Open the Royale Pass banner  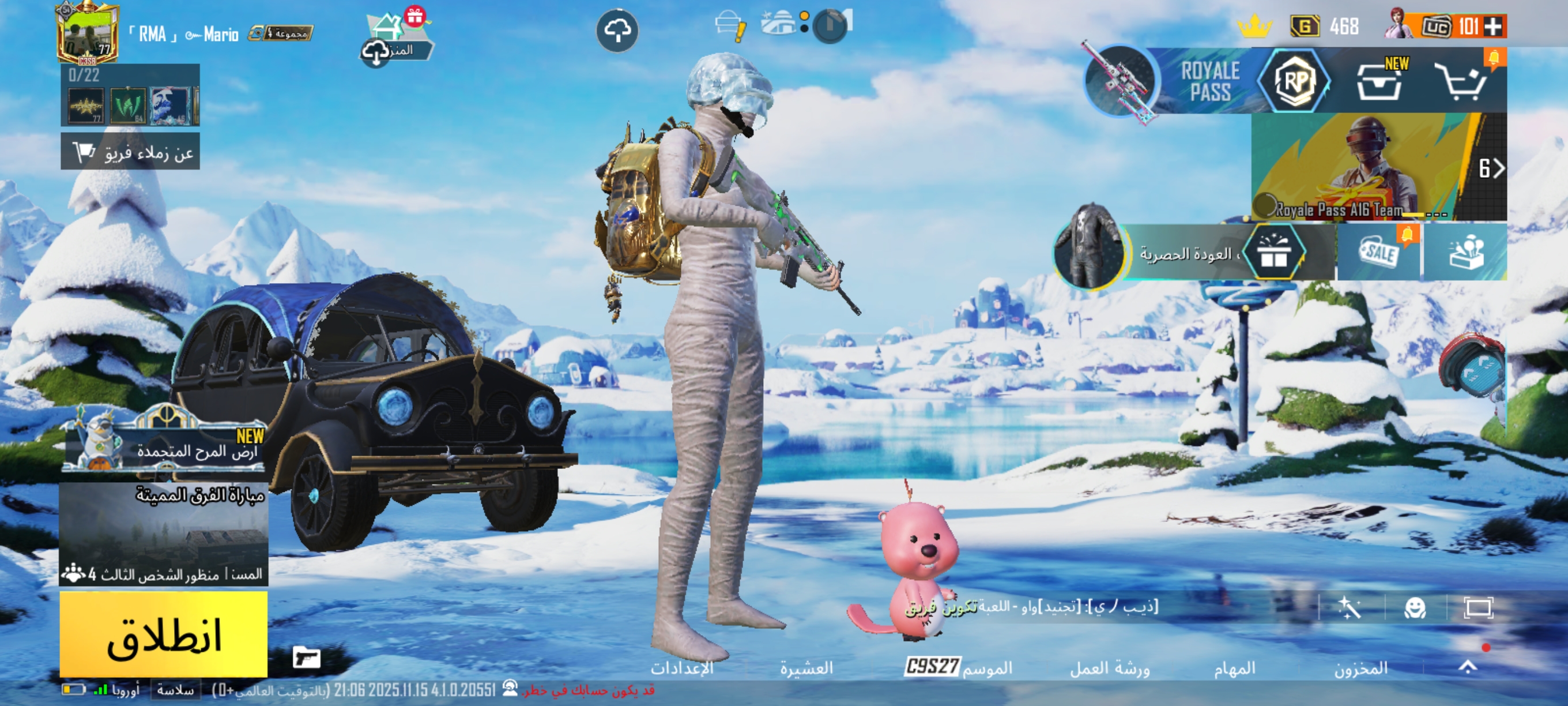click(1209, 81)
